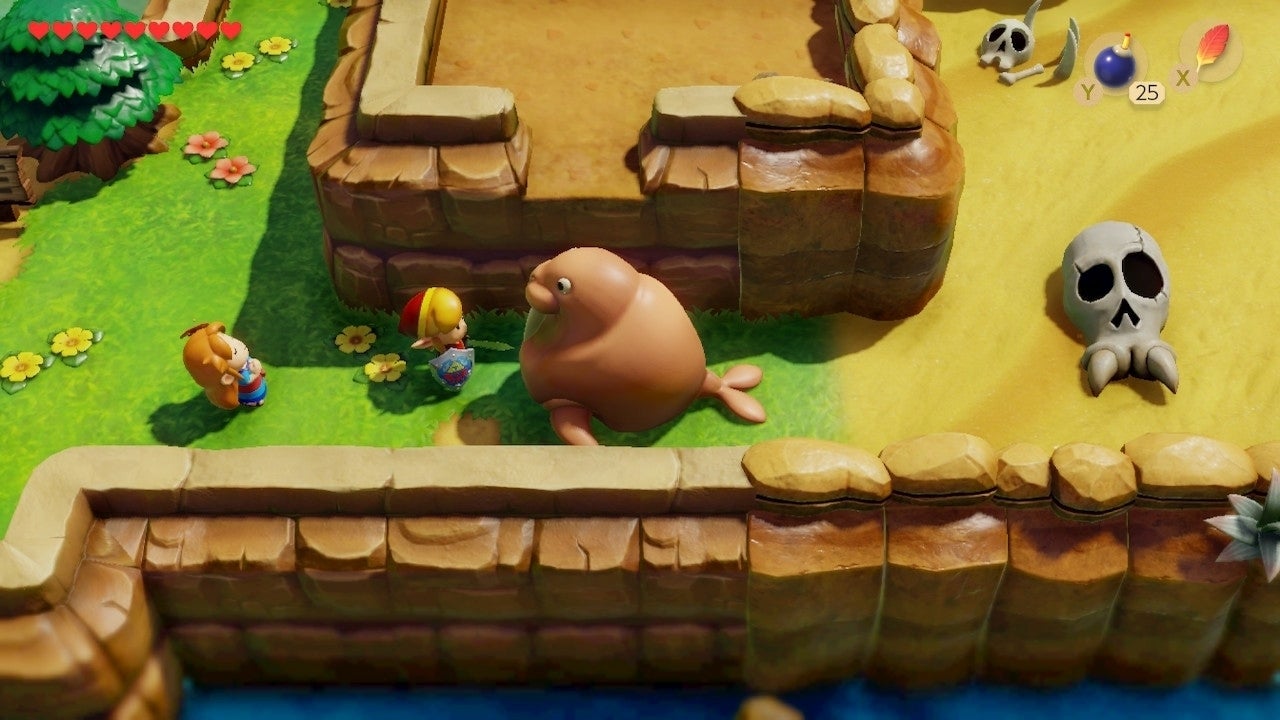Select the bomb item assigned to Y
This screenshot has width=1280, height=720.
tap(1113, 60)
